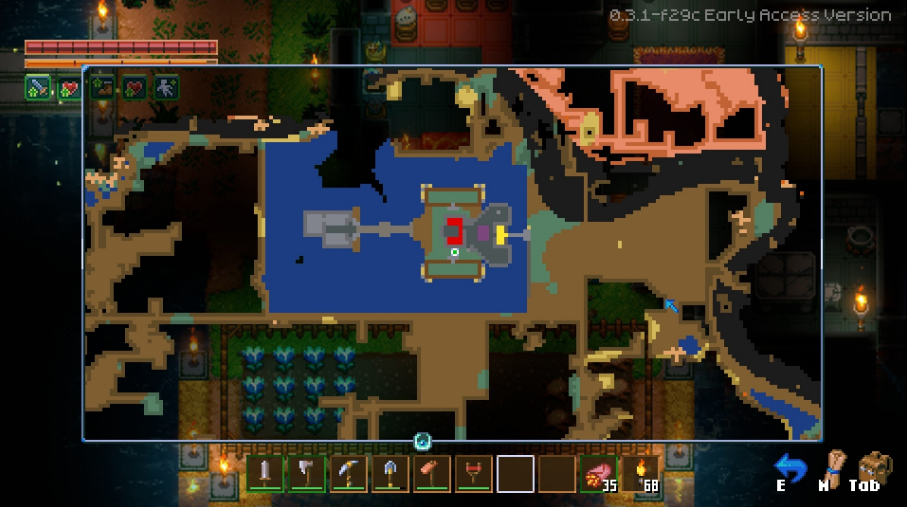
Task: Select the sword hotbar slot
Action: coord(265,473)
